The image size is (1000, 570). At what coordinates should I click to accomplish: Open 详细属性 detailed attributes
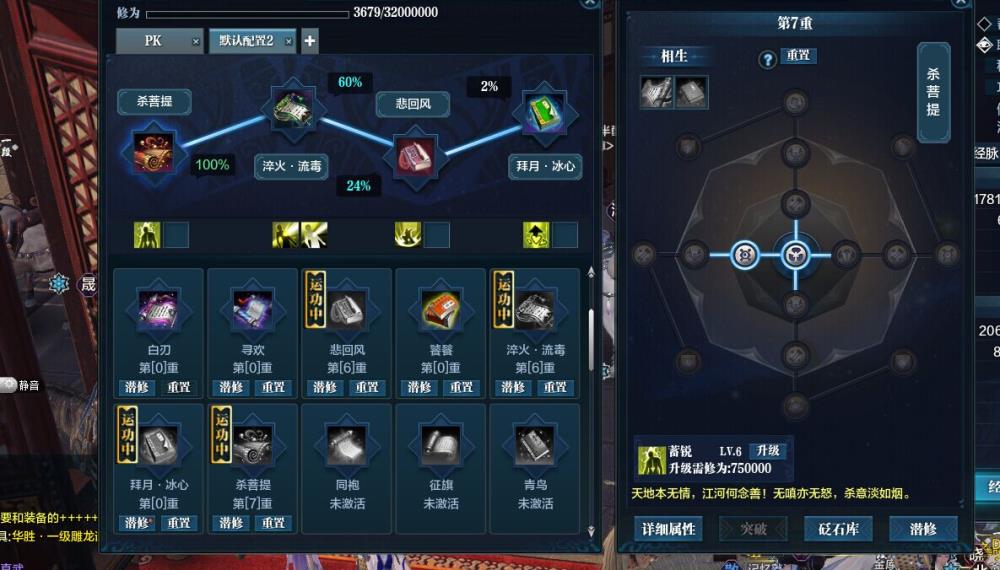[x=668, y=529]
